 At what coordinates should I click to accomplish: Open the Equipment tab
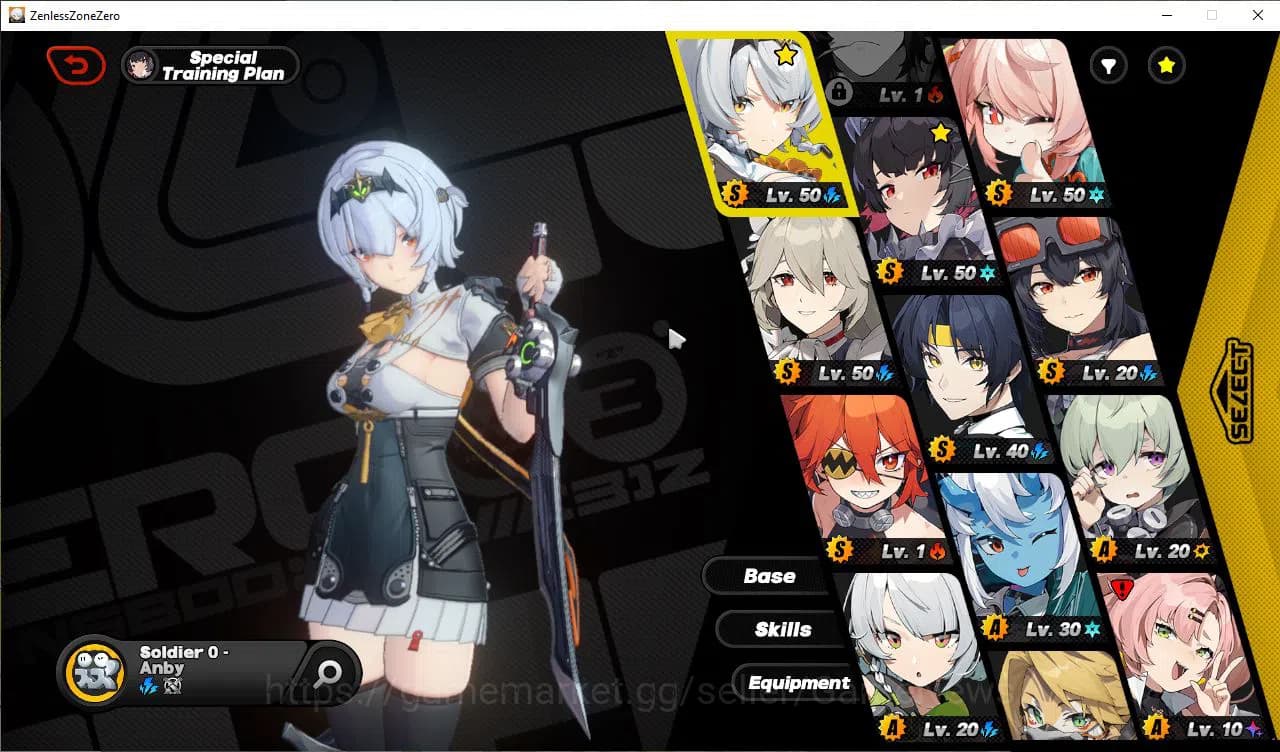click(799, 683)
